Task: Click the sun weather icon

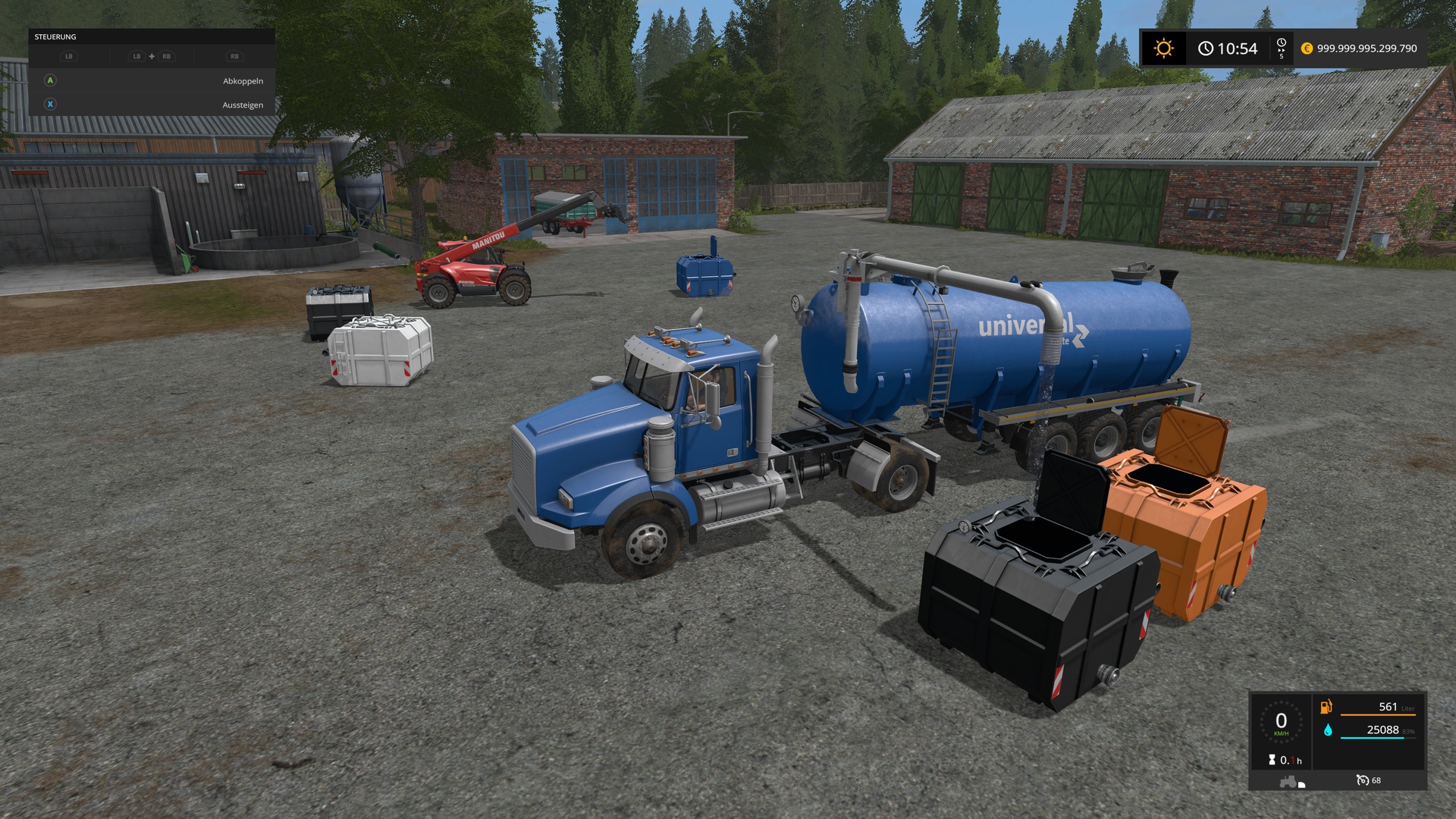Action: (x=1163, y=49)
